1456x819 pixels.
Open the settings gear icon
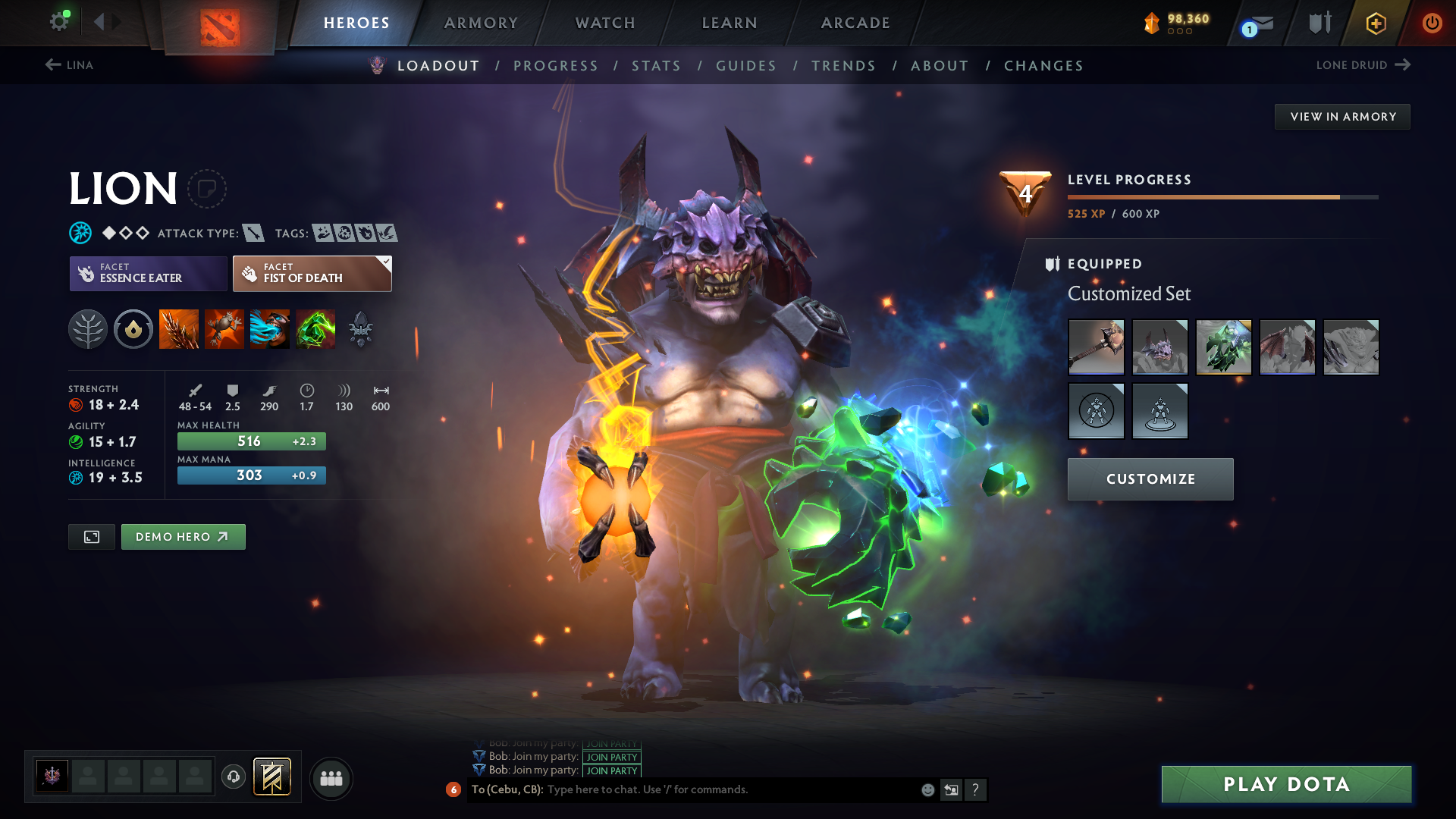[x=58, y=22]
